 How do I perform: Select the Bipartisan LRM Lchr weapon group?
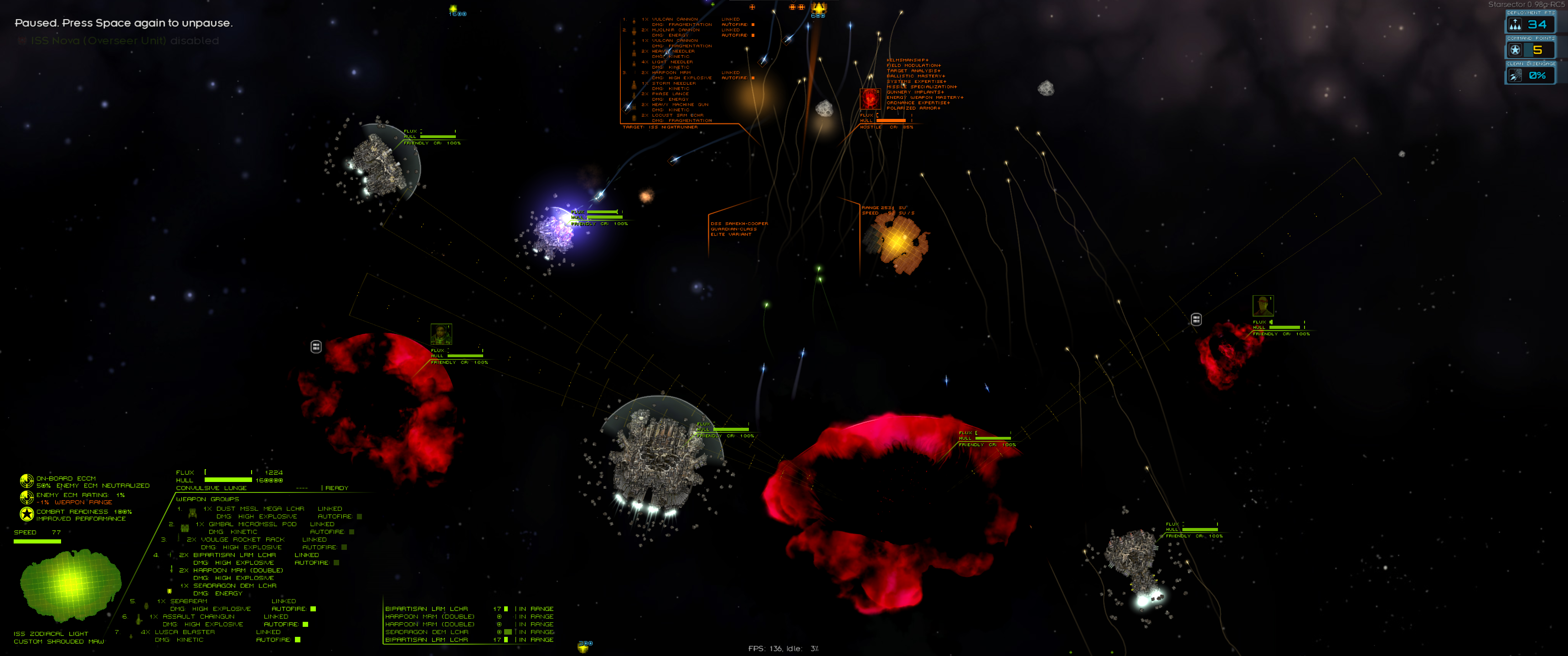[x=234, y=555]
